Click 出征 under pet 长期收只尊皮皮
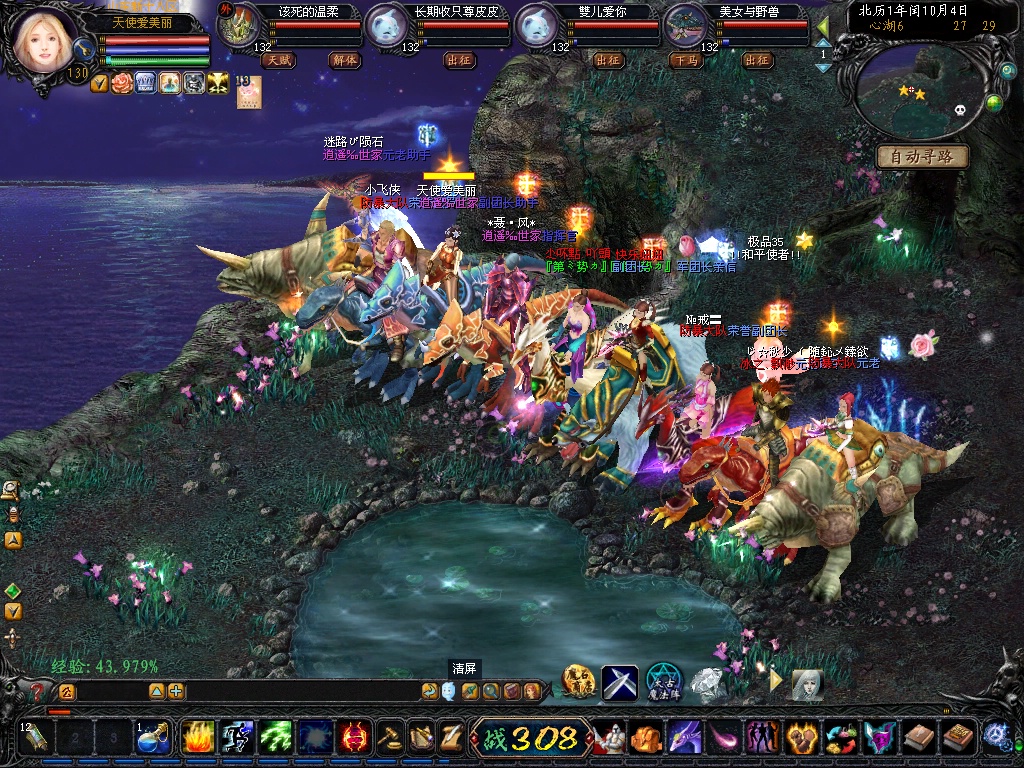Viewport: 1024px width, 768px height. pyautogui.click(x=459, y=60)
